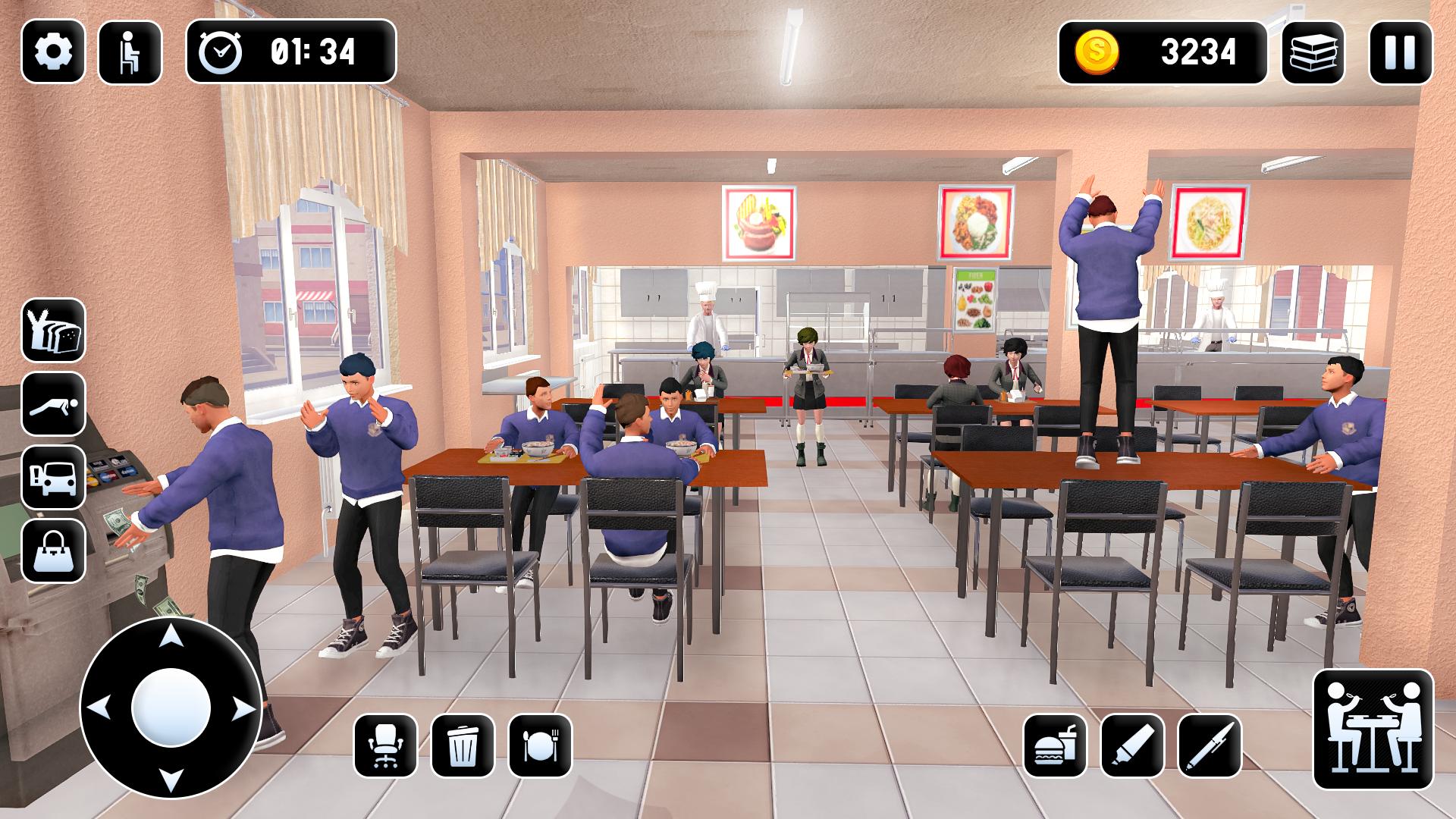This screenshot has height=819, width=1456.
Task: Tap the seated person icon button
Action: [x=130, y=52]
